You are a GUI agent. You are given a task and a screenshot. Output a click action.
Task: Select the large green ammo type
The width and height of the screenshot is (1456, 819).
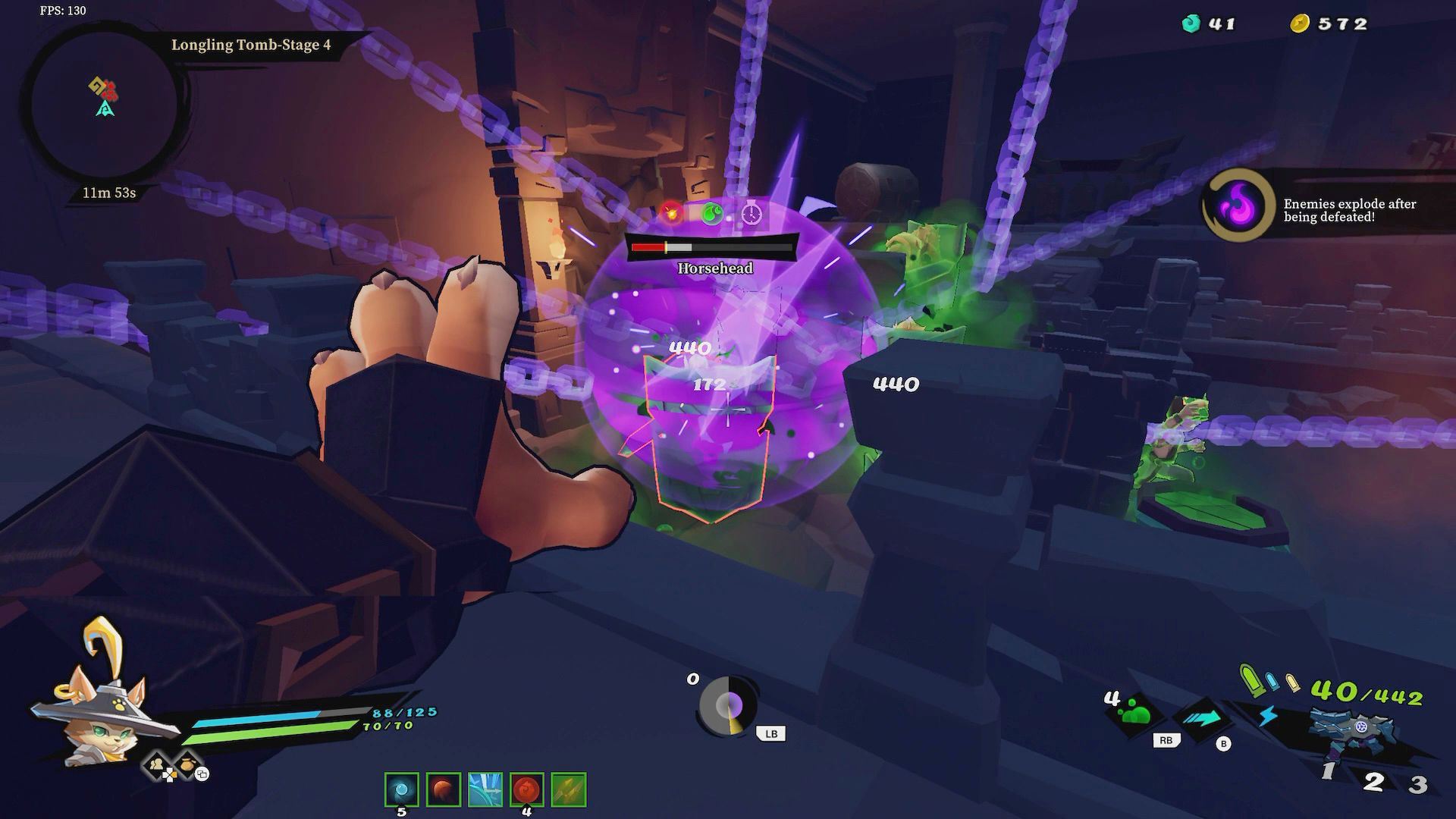(x=1250, y=679)
